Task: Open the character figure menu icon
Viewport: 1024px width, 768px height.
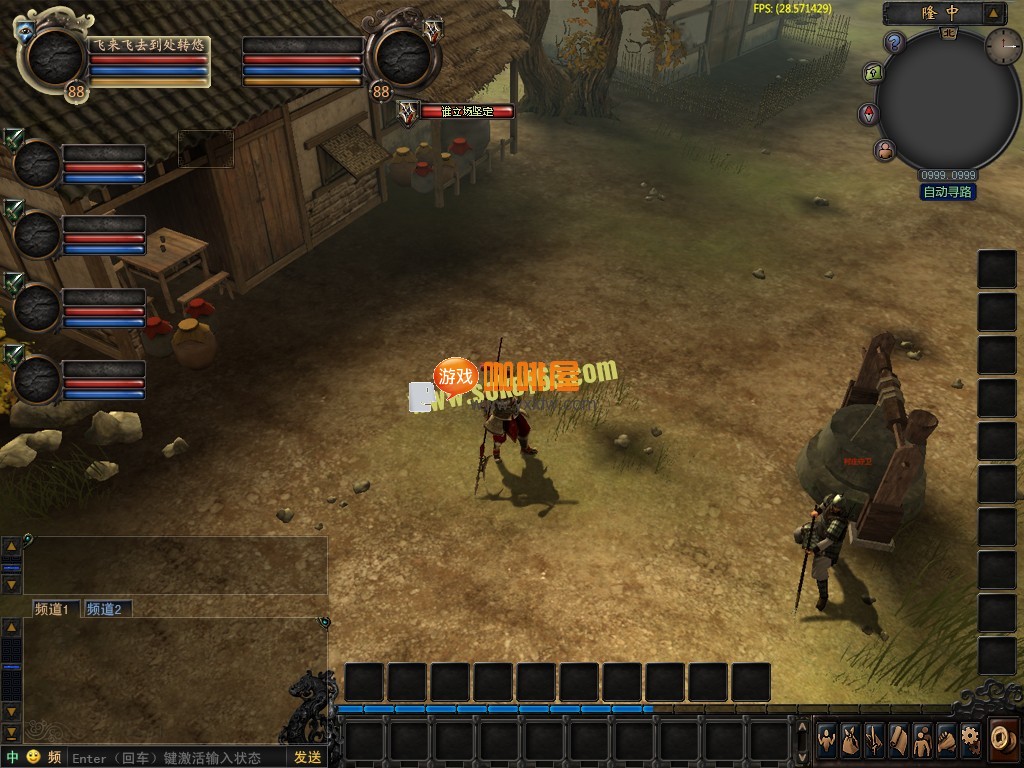Action: [828, 740]
